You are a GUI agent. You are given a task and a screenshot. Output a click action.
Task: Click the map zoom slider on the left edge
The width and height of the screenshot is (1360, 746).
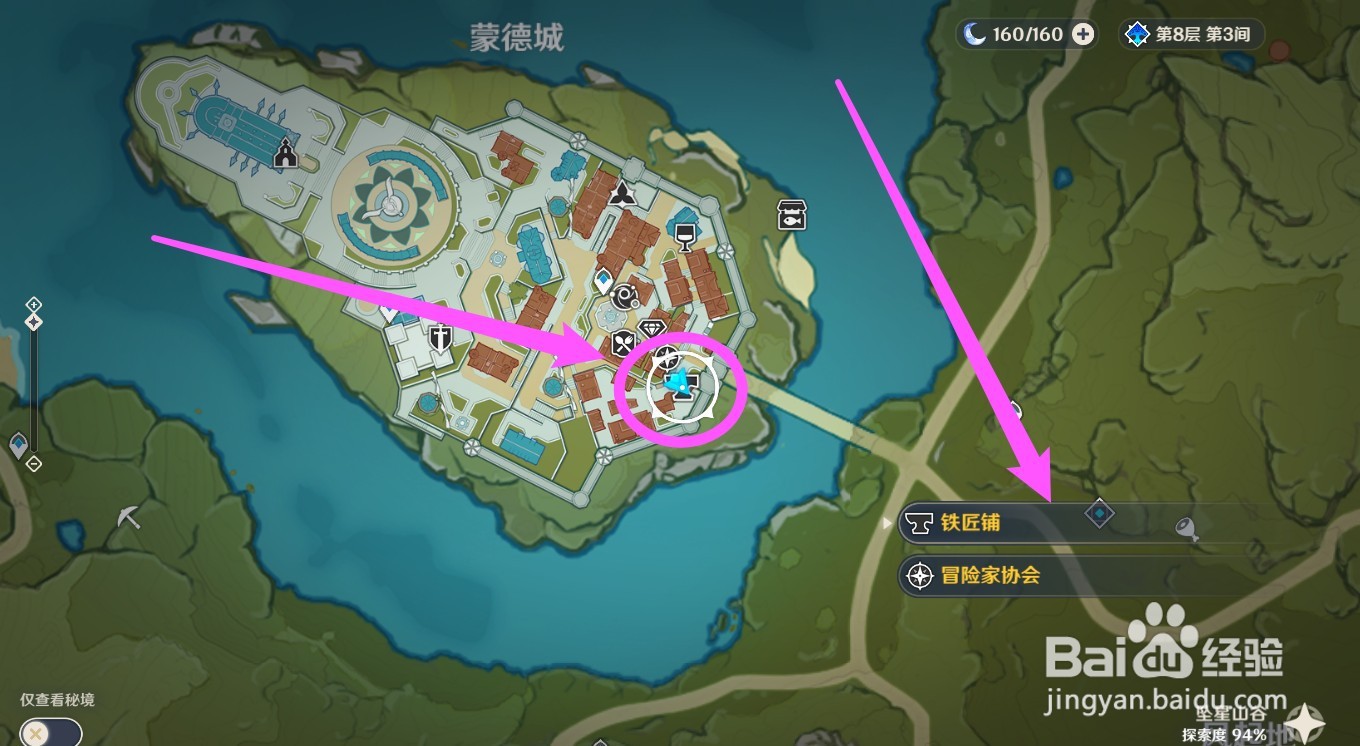[34, 320]
